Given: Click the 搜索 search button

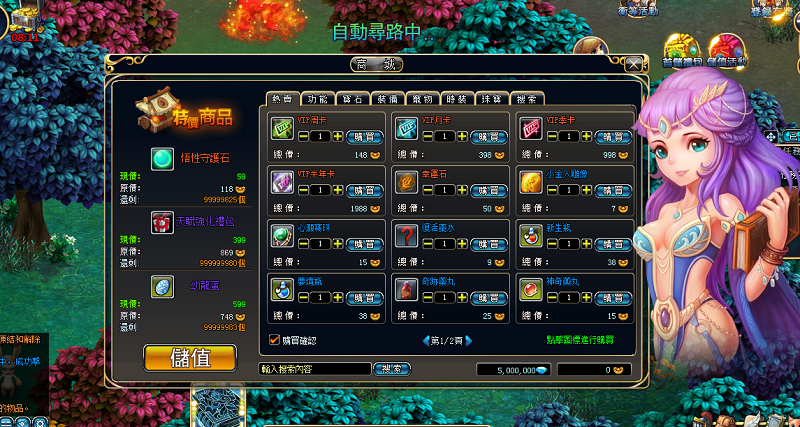Looking at the screenshot, I should pos(392,369).
